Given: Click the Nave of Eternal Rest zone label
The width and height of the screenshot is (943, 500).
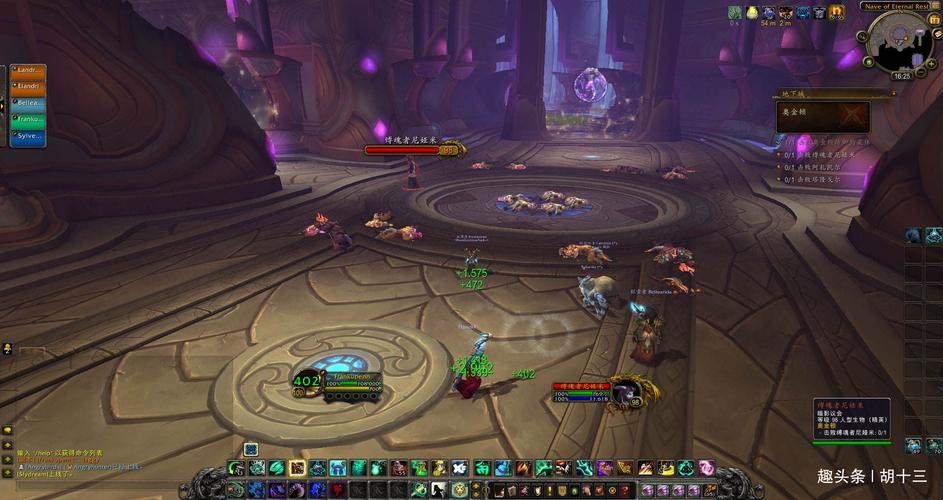Looking at the screenshot, I should [888, 7].
